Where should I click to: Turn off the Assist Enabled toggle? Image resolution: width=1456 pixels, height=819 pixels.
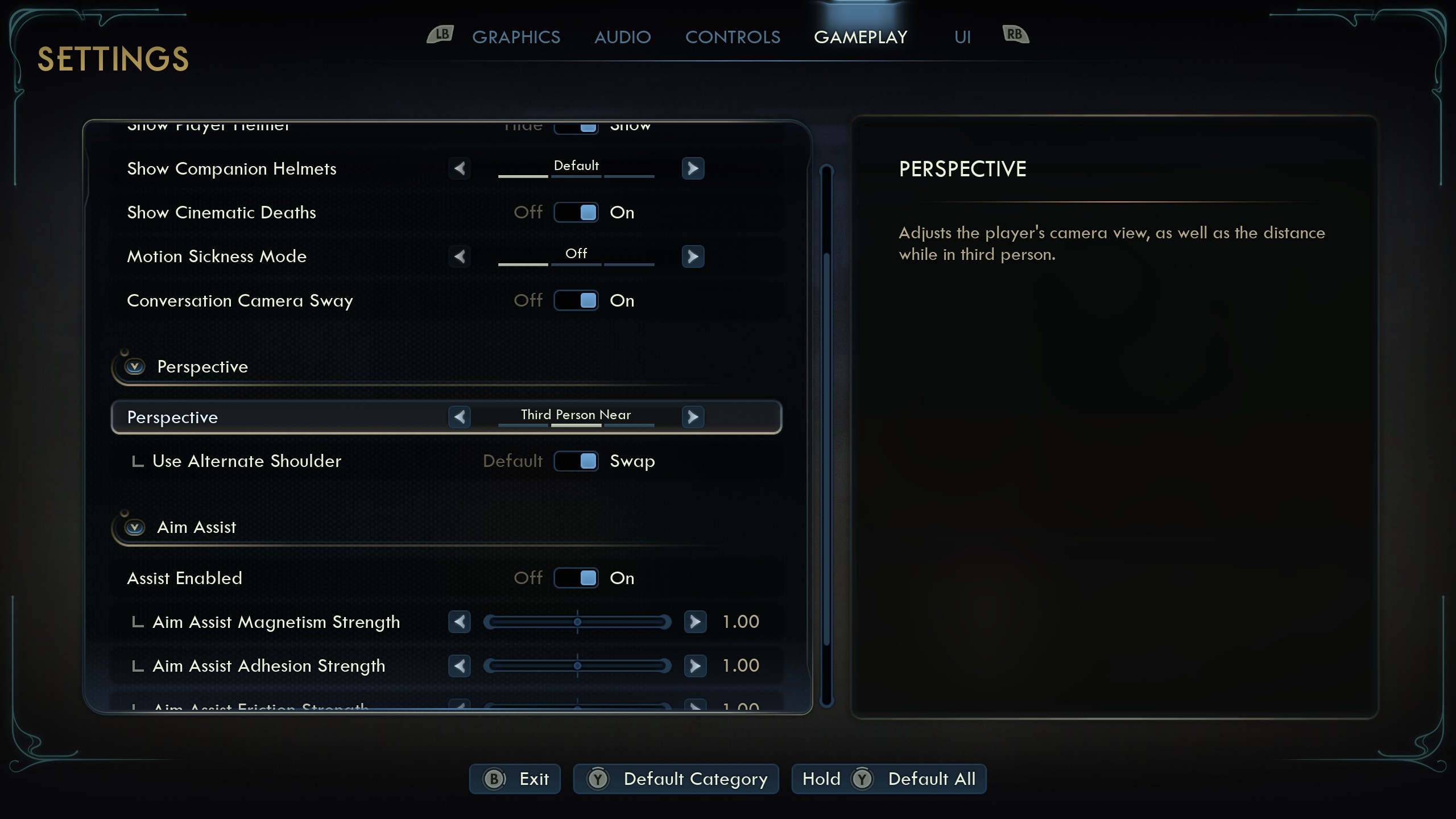coord(576,578)
